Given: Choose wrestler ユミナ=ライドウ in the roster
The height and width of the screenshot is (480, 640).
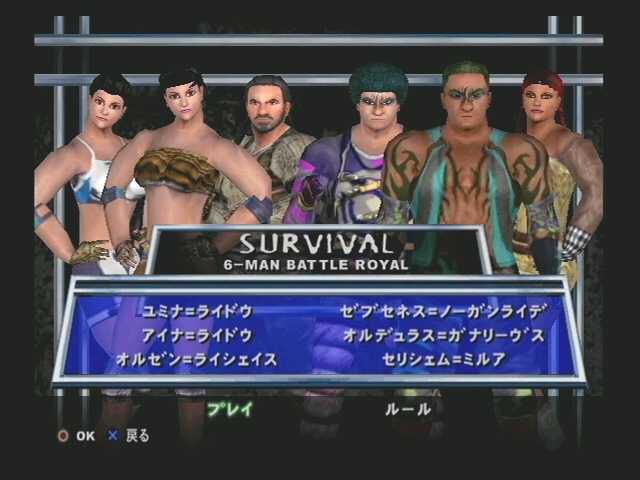Looking at the screenshot, I should coord(197,311).
